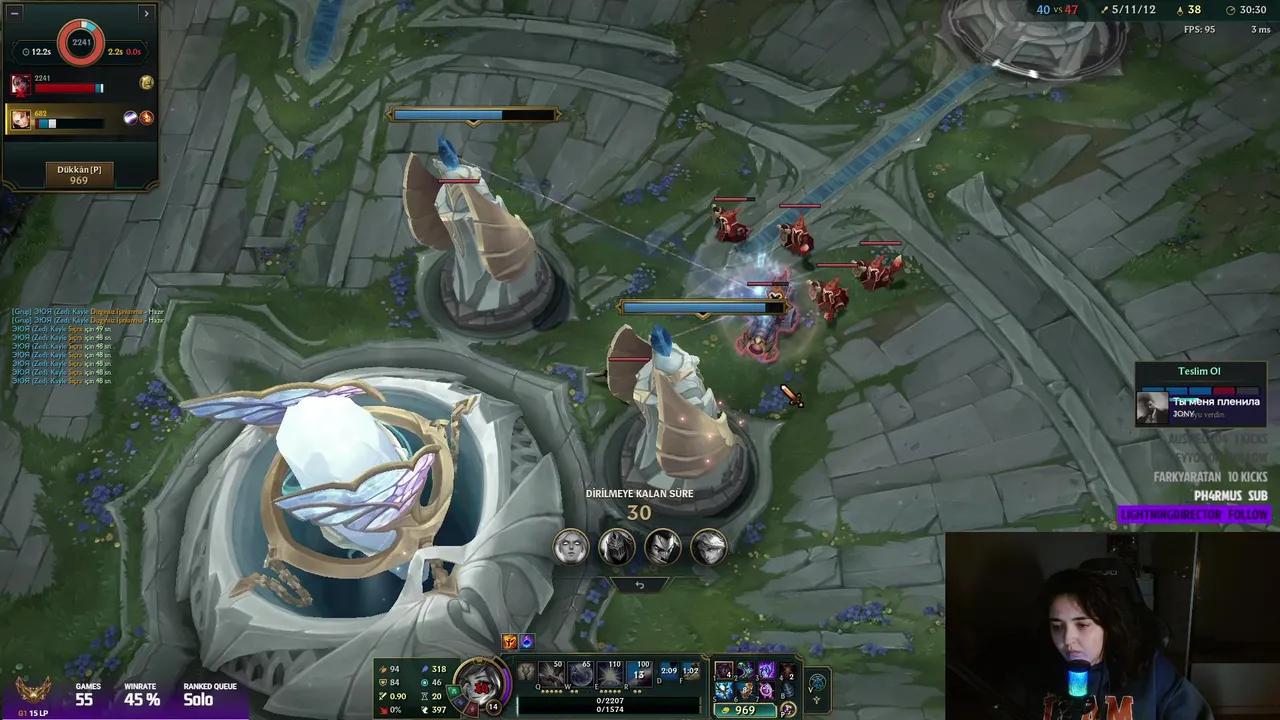1280x720 pixels.
Task: Click Darius's portrait in the death recap
Action: pyautogui.click(x=661, y=546)
